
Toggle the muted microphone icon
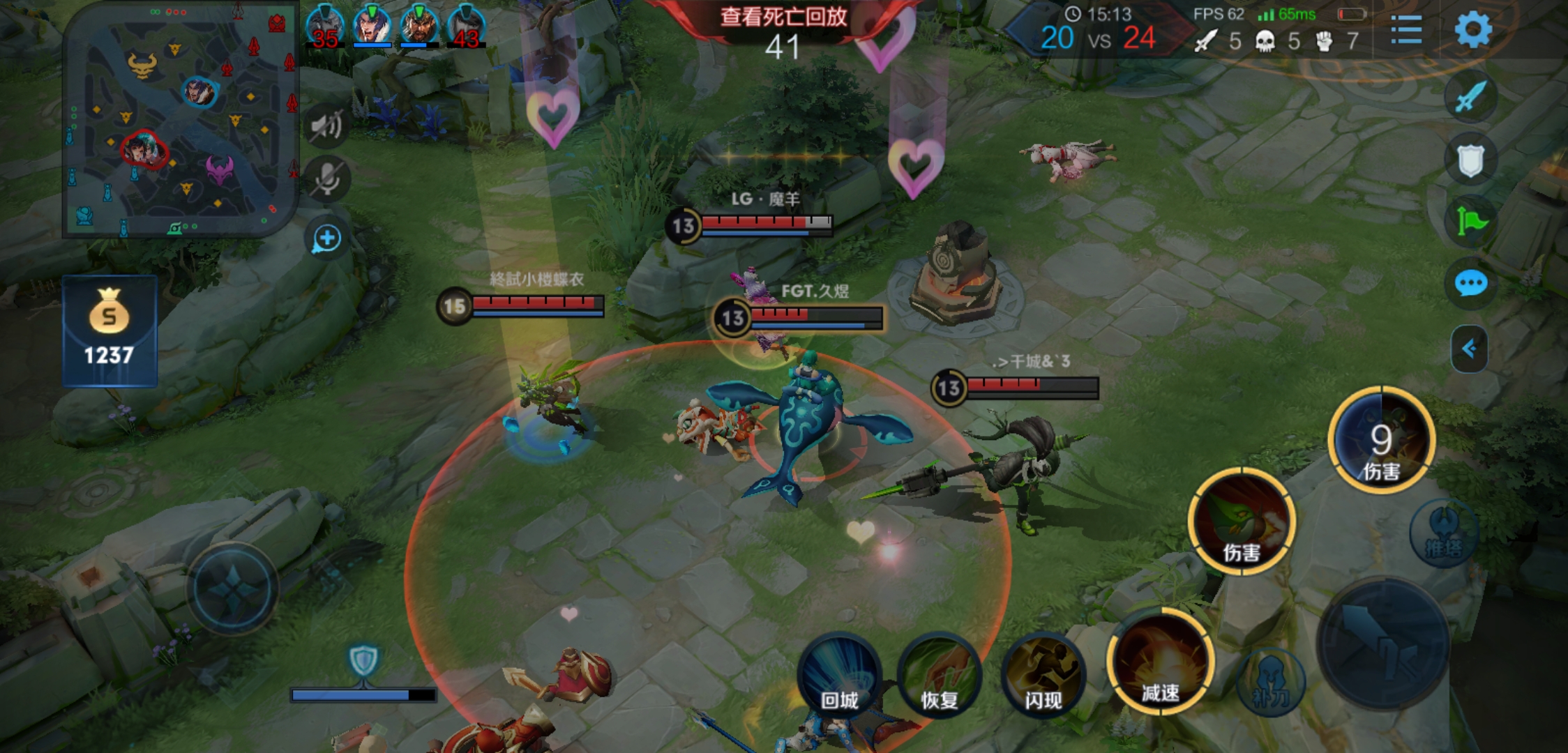(x=326, y=179)
